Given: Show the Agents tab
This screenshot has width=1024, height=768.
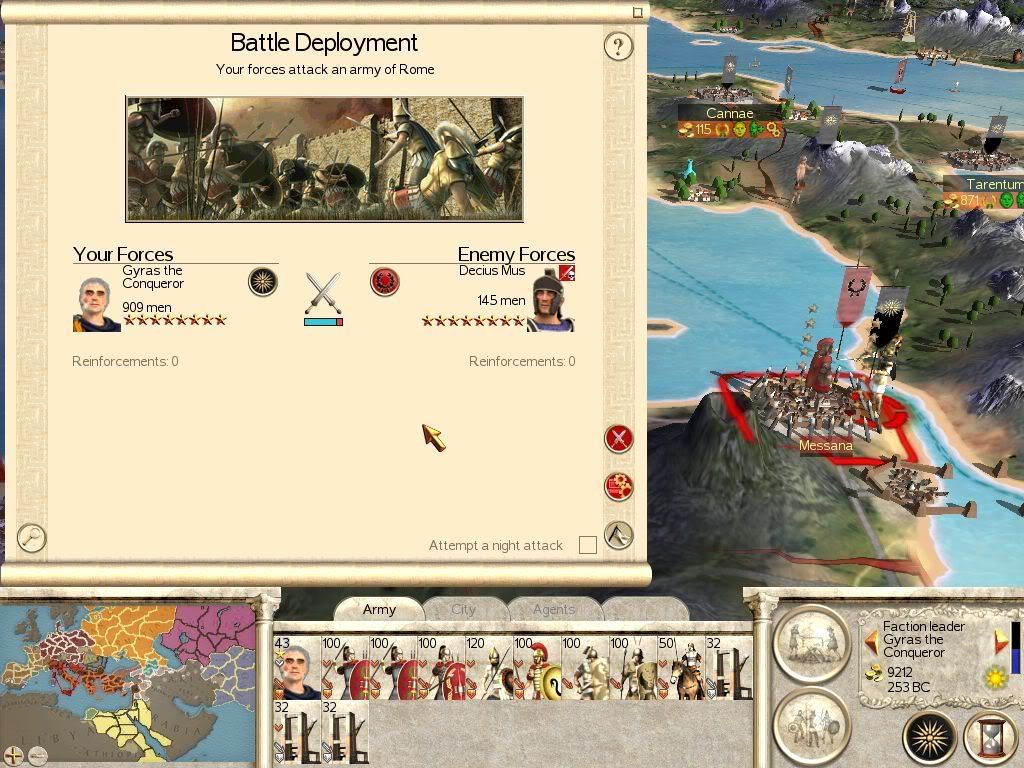Looking at the screenshot, I should coord(553,609).
